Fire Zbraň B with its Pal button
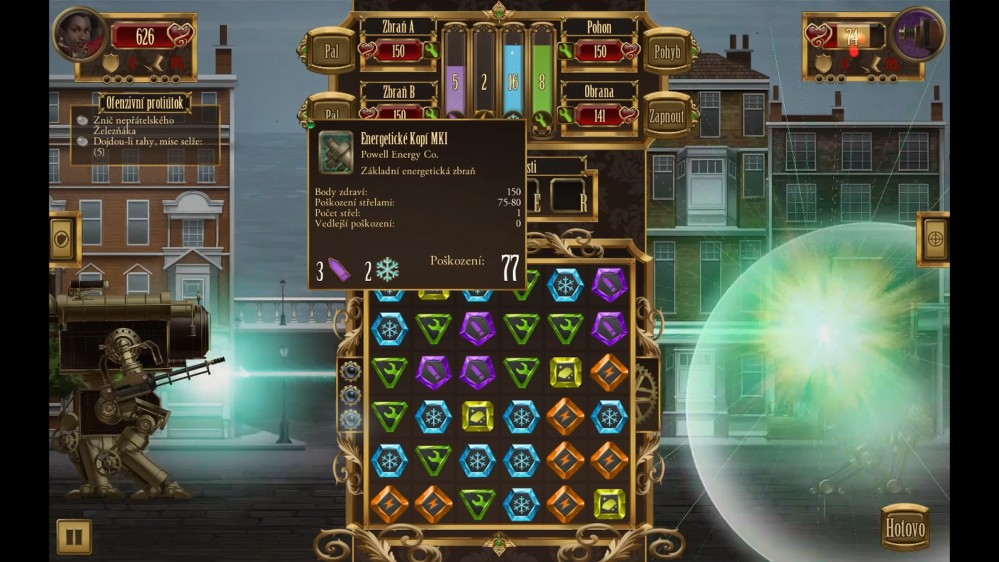The image size is (999, 562). 331,108
